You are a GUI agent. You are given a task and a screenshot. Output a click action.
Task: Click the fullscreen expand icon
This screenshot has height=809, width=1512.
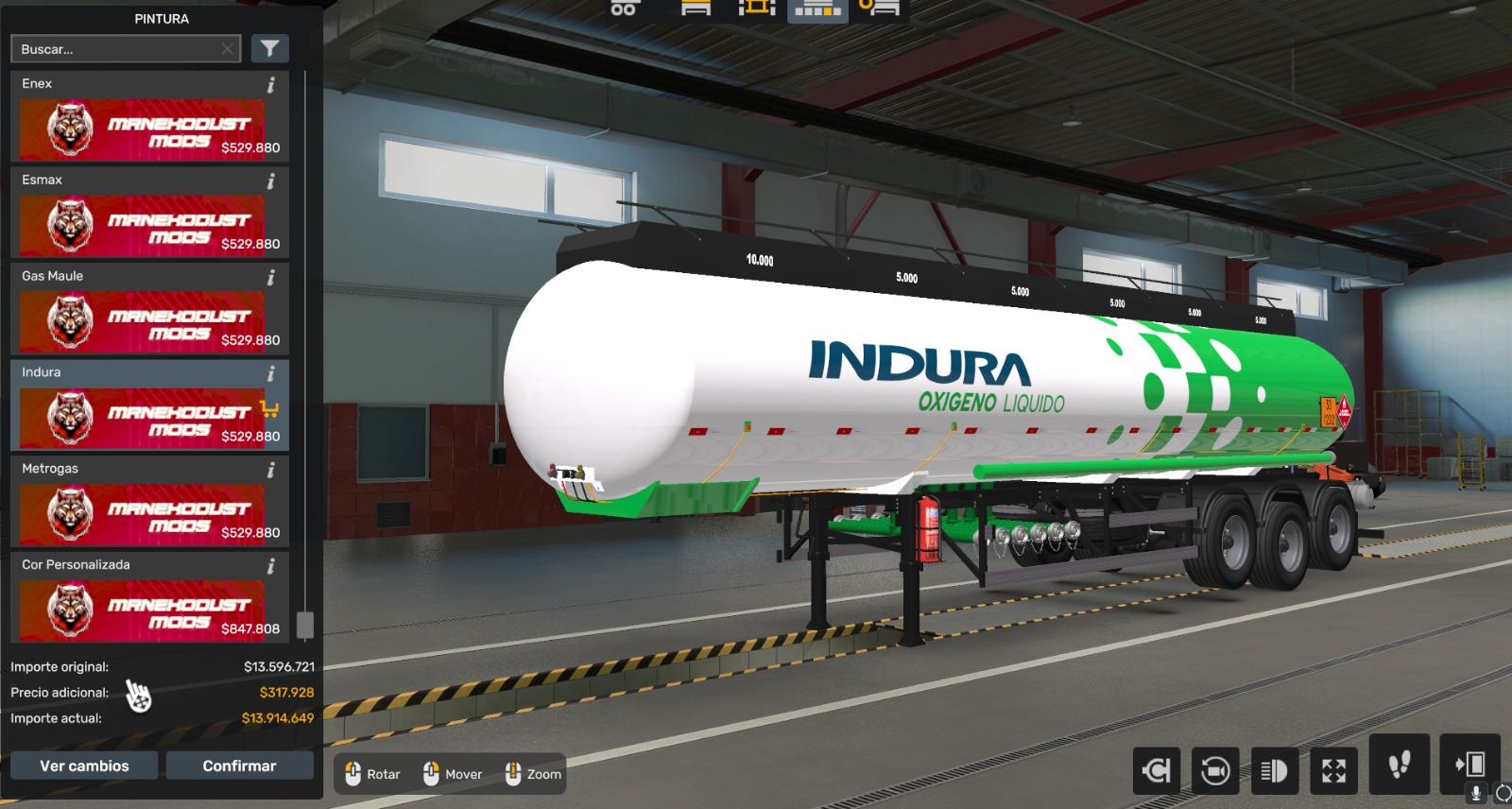click(x=1332, y=771)
